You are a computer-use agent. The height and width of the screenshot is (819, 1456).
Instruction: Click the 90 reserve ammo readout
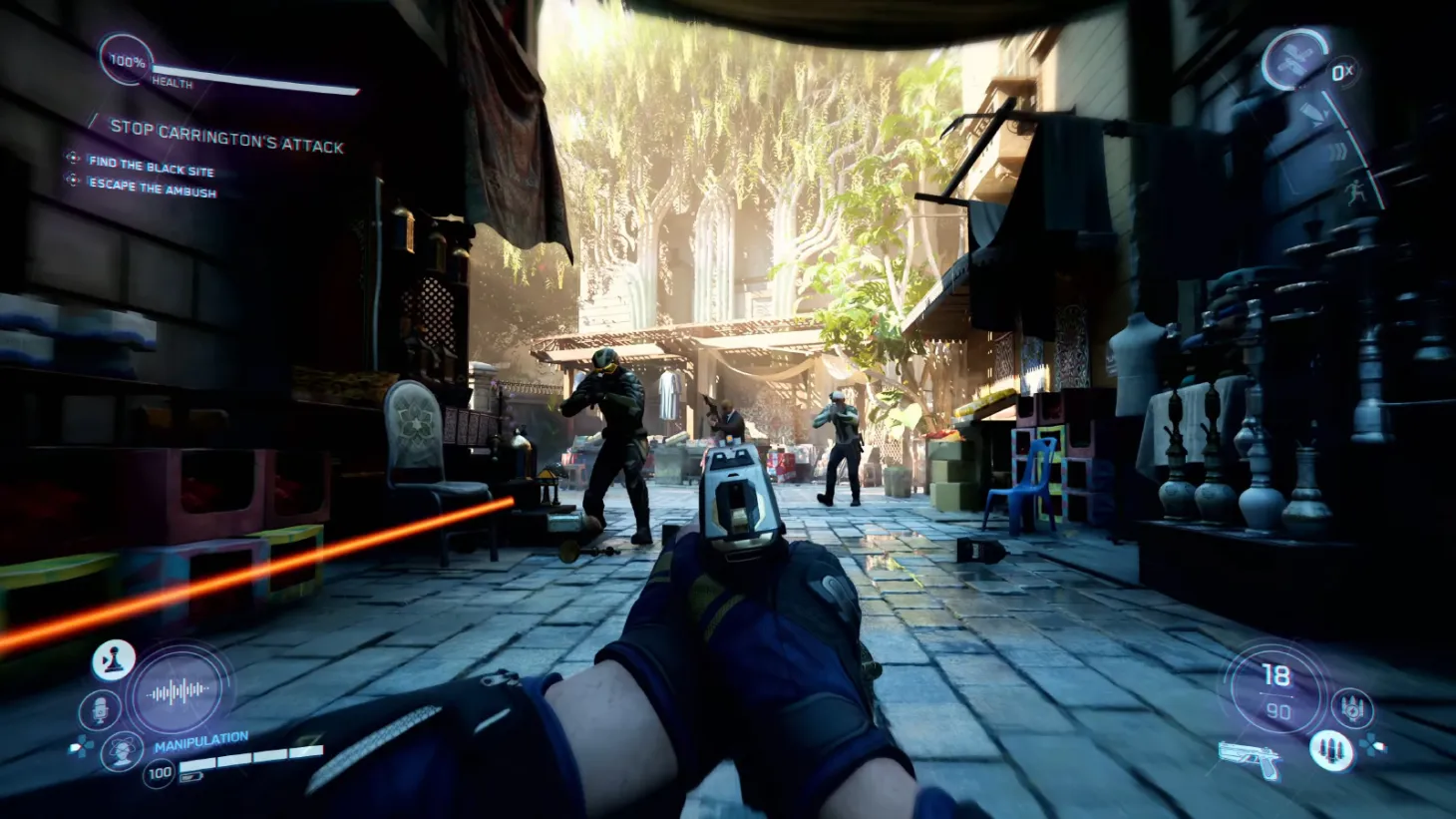1278,710
